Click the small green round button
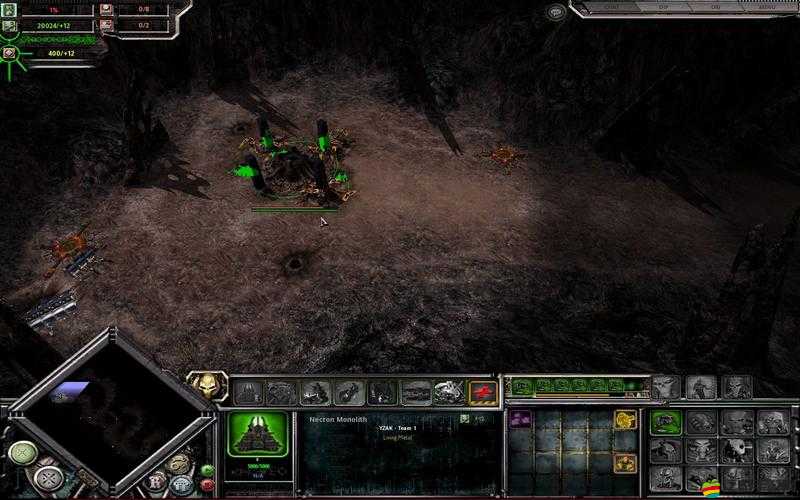Screen dimensions: 800x500 pyautogui.click(x=208, y=470)
